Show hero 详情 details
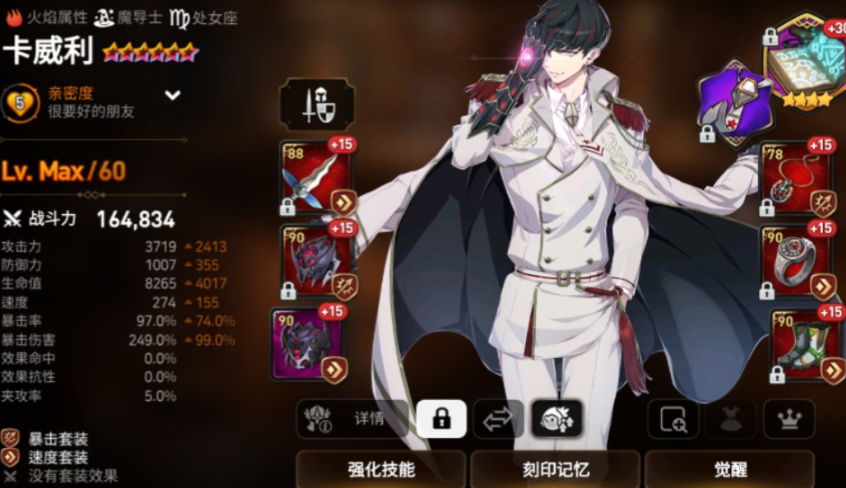This screenshot has width=846, height=488. [354, 420]
